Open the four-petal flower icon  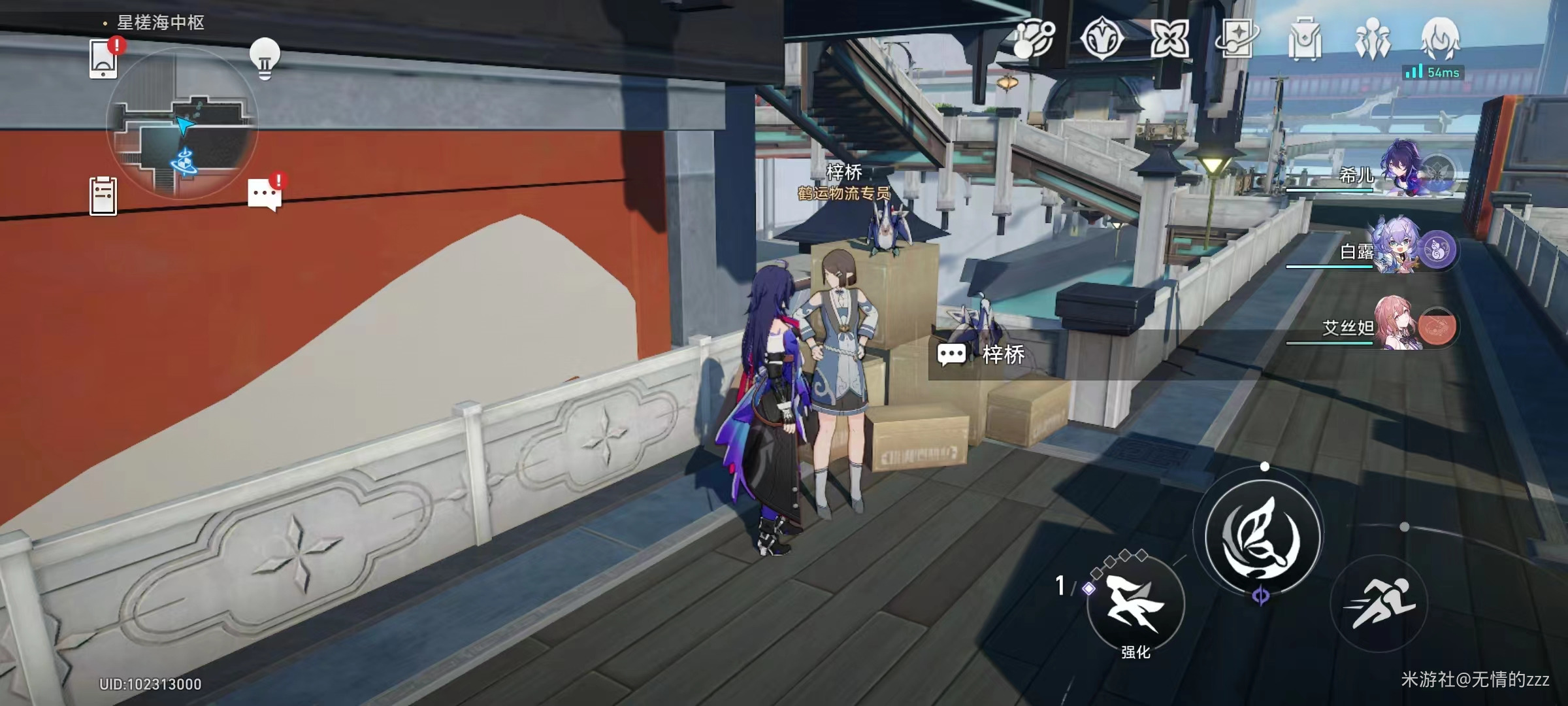click(x=1169, y=39)
